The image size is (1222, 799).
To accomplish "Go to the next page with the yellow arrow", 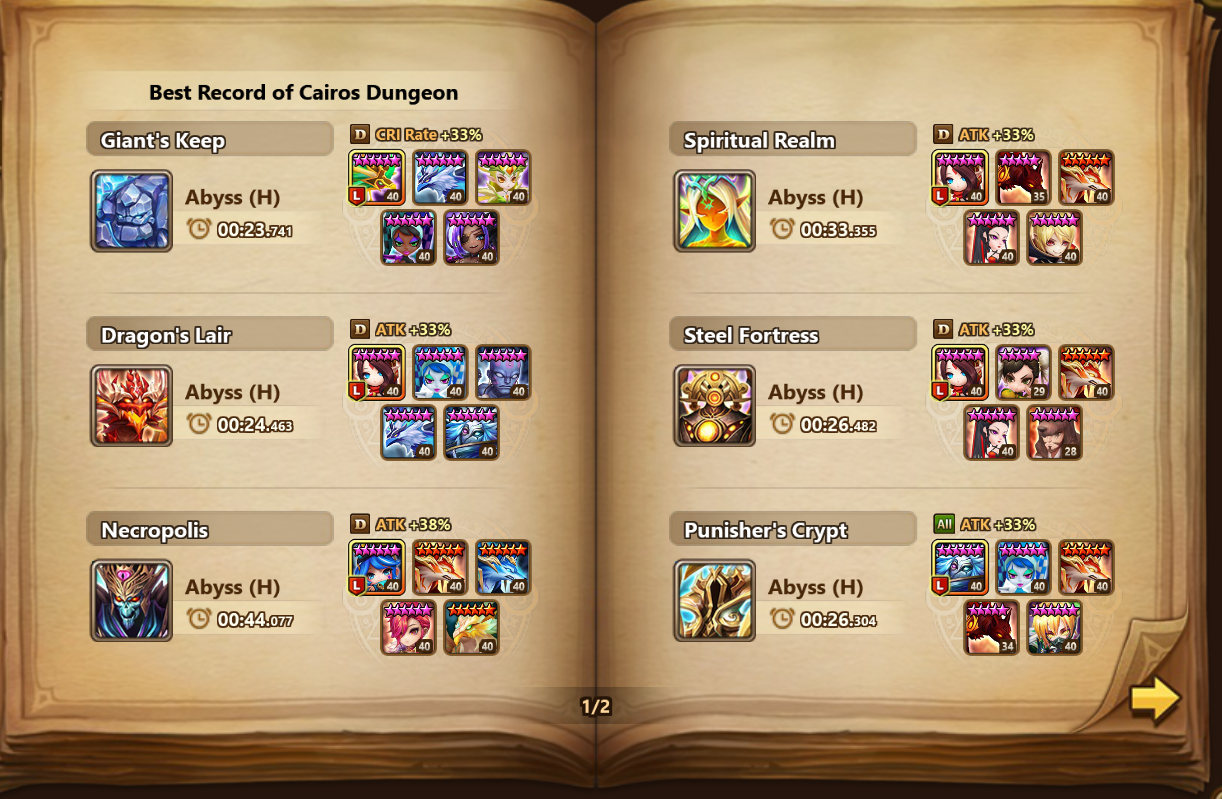I will (1155, 699).
